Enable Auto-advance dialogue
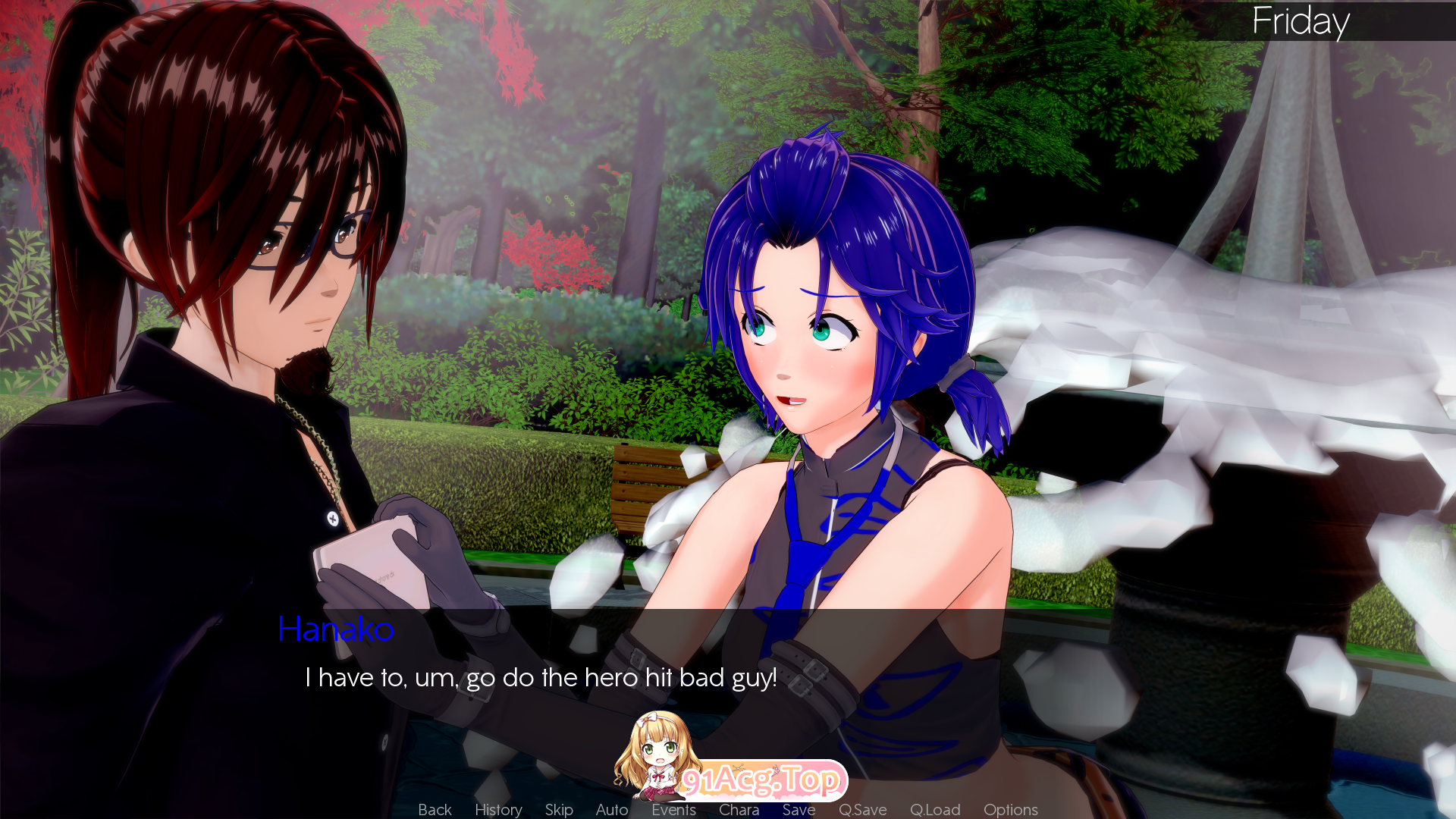Image resolution: width=1456 pixels, height=819 pixels. pos(612,809)
